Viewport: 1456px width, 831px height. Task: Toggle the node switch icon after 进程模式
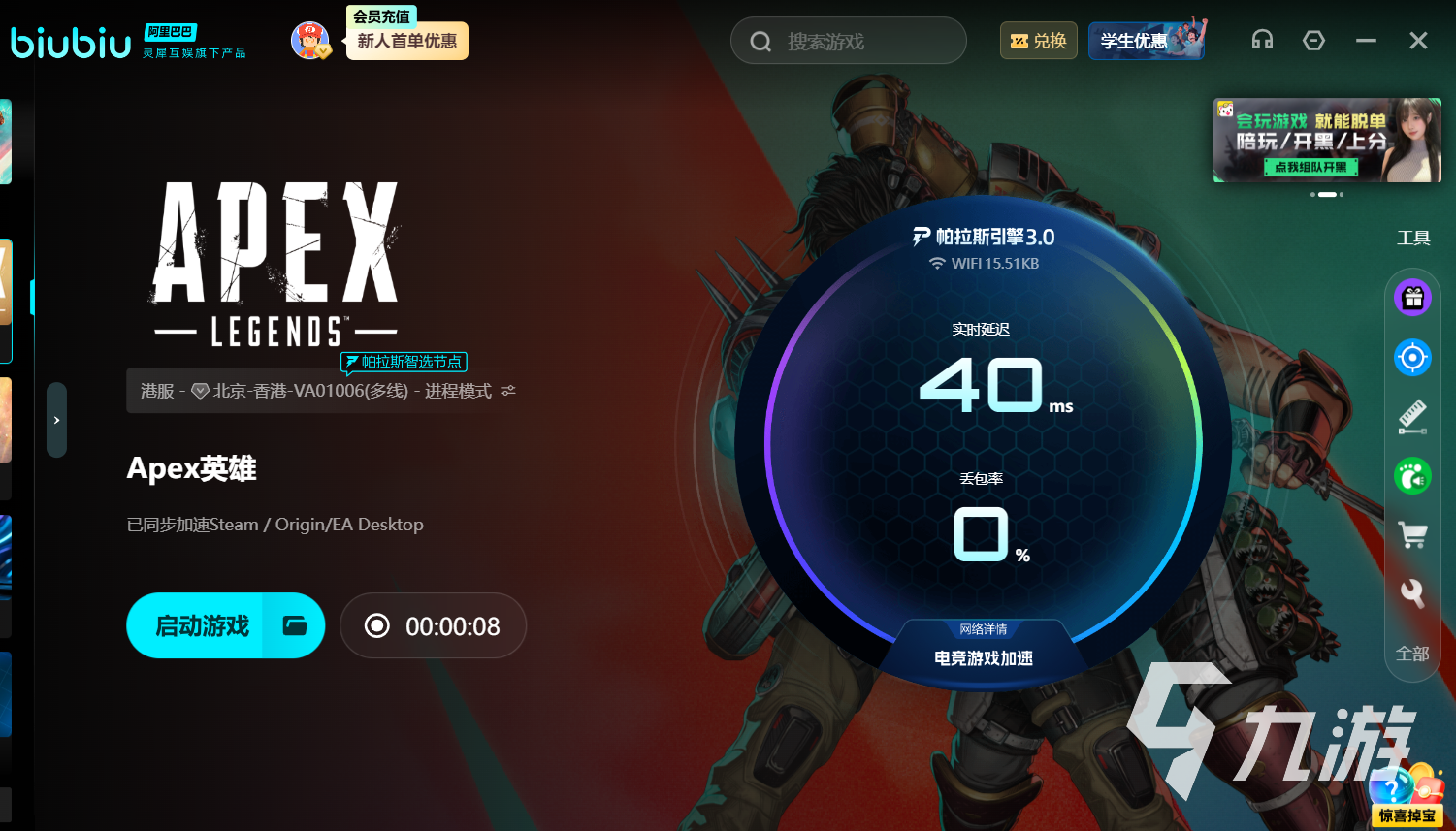coord(509,390)
